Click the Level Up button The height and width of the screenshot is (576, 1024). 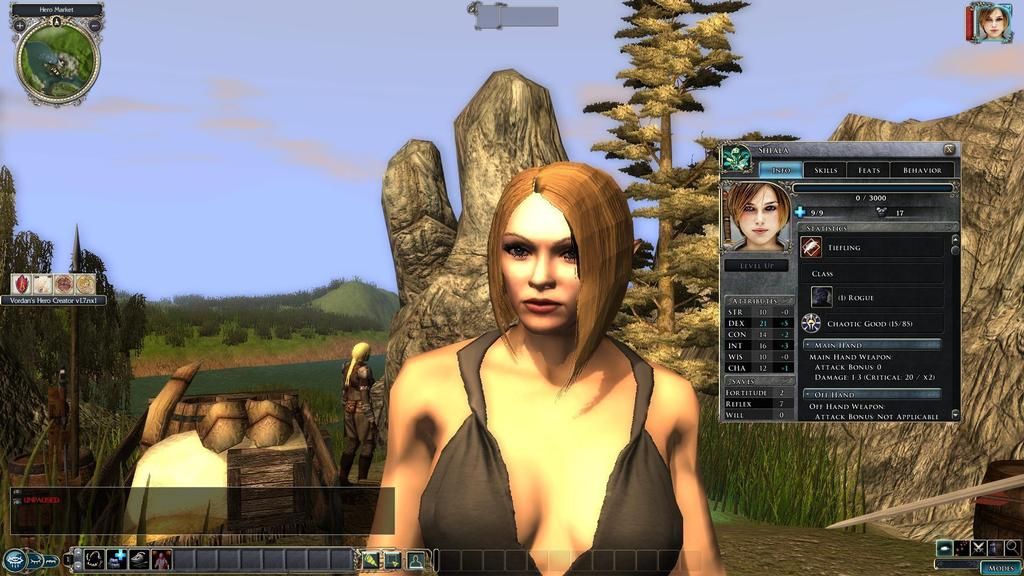point(756,266)
